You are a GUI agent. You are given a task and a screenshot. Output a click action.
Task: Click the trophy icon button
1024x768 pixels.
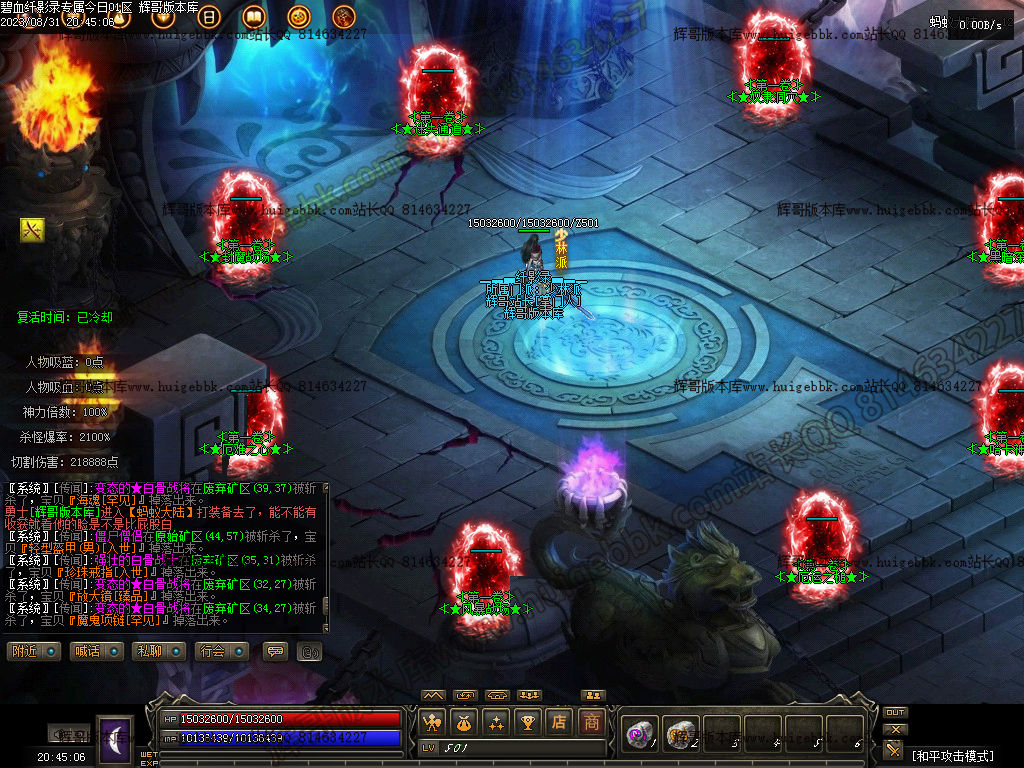[527, 721]
